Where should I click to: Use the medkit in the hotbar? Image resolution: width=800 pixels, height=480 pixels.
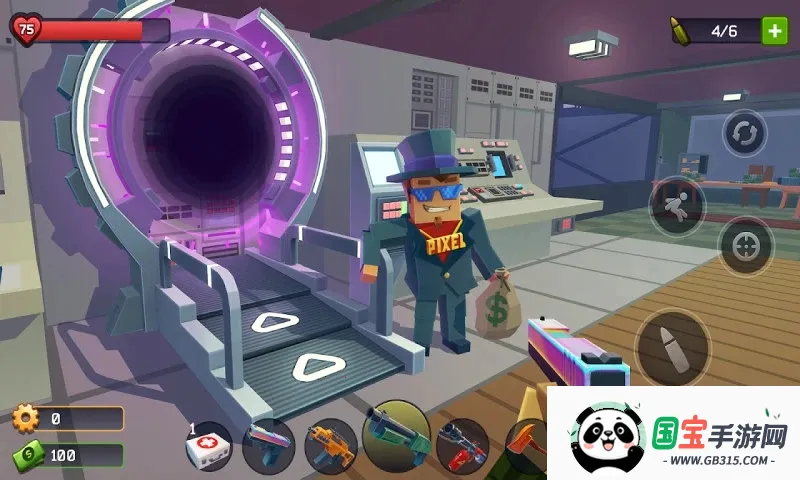[209, 446]
